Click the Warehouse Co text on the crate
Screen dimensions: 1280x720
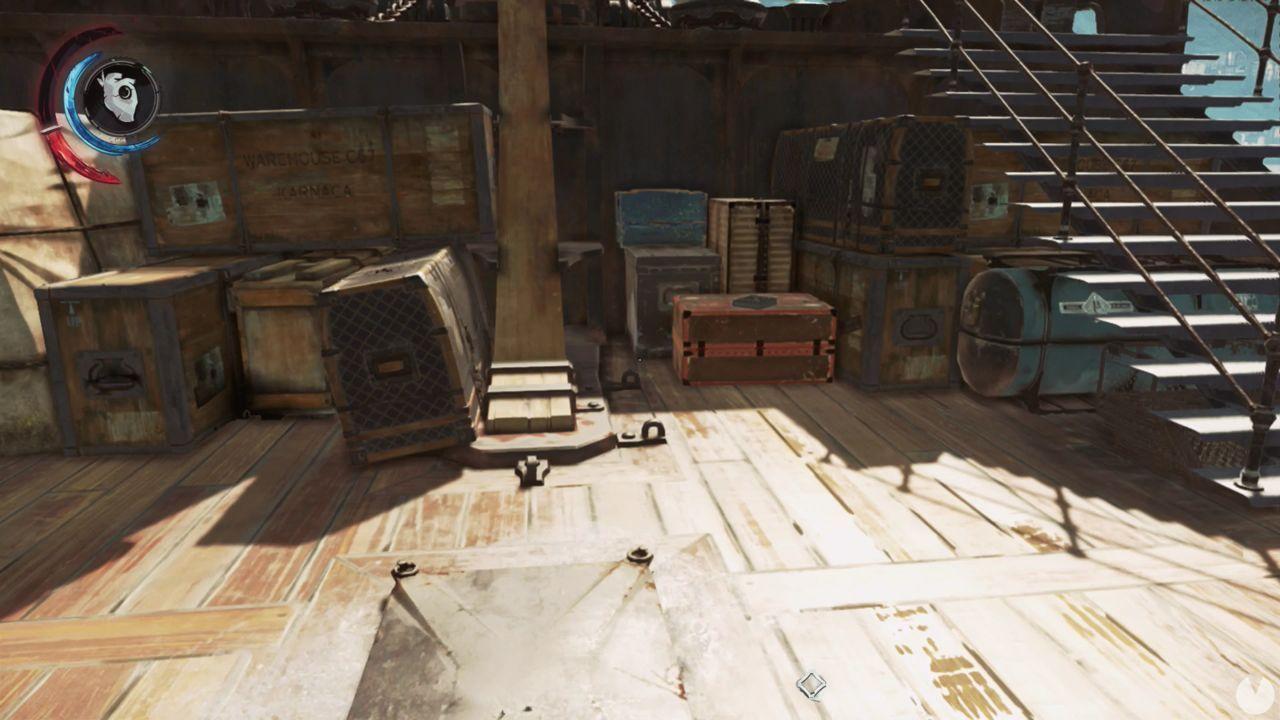pos(310,160)
